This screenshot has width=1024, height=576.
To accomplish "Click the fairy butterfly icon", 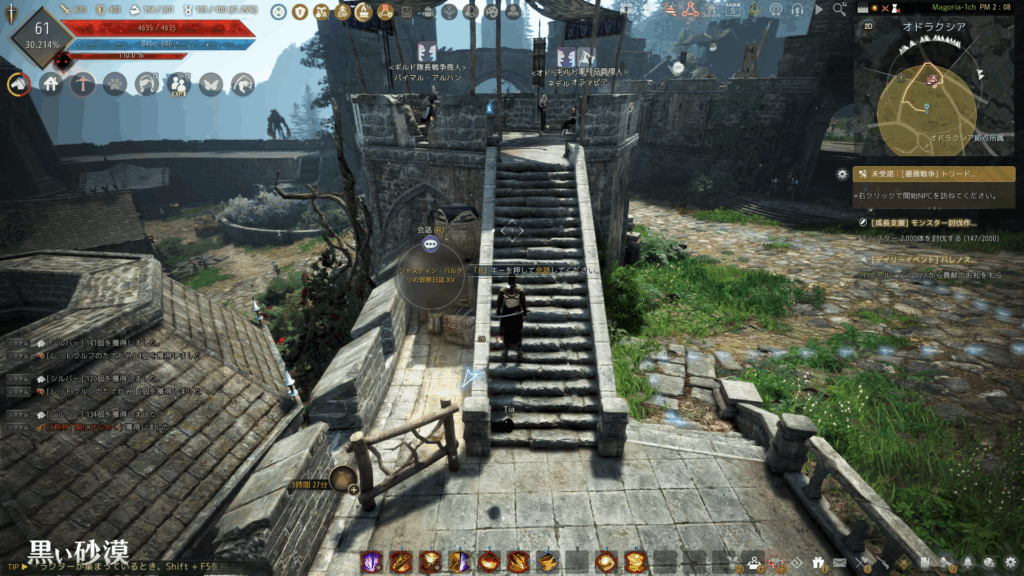I will (x=210, y=85).
